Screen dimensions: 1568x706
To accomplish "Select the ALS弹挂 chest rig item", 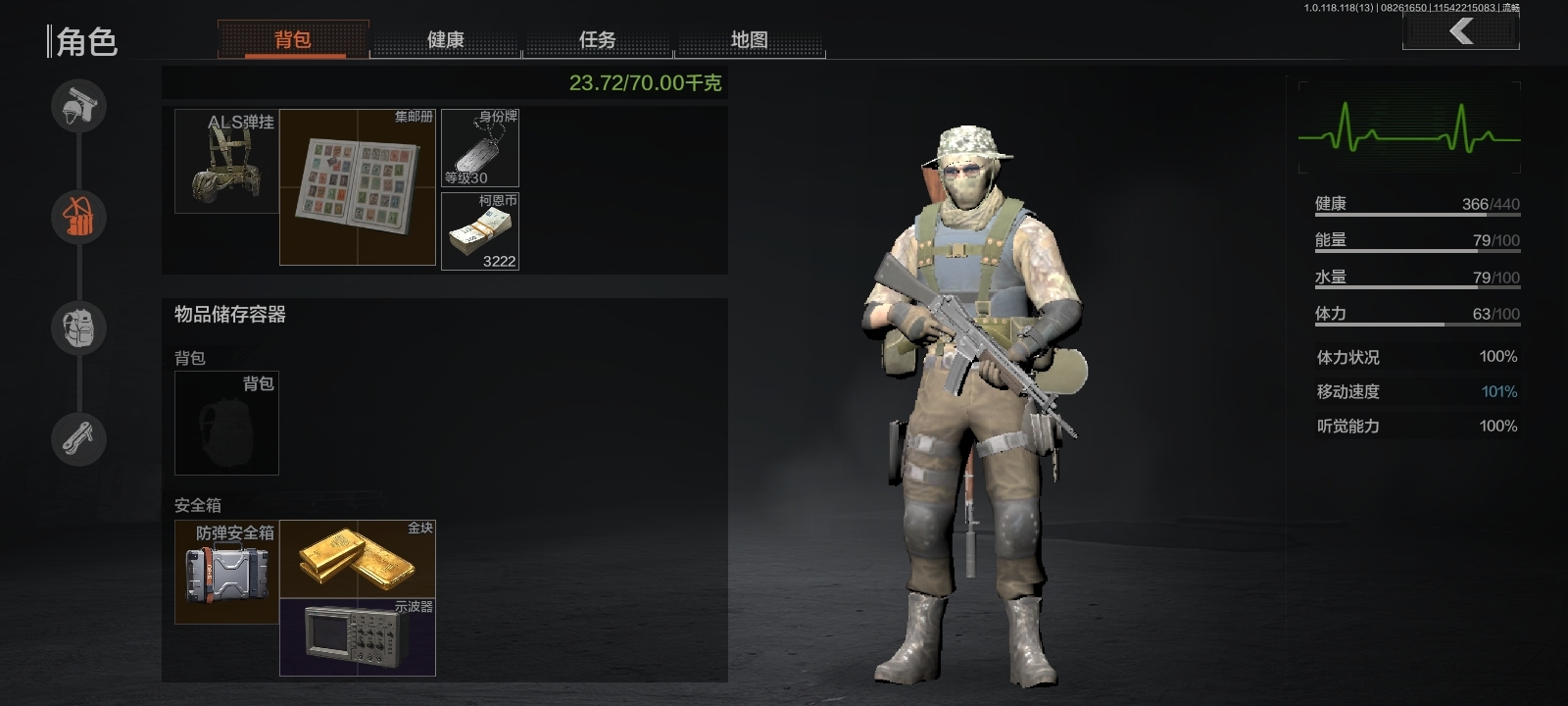I will click(x=225, y=160).
